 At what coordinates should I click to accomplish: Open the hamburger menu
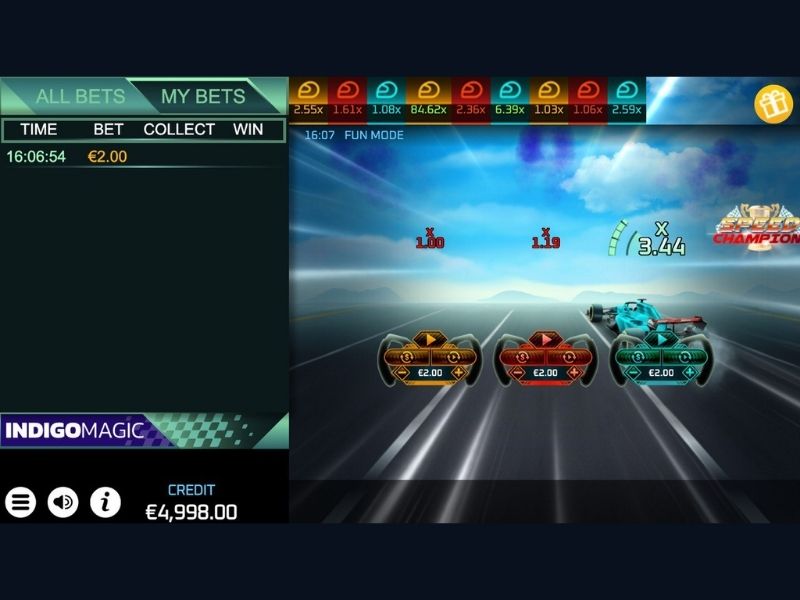[x=20, y=502]
